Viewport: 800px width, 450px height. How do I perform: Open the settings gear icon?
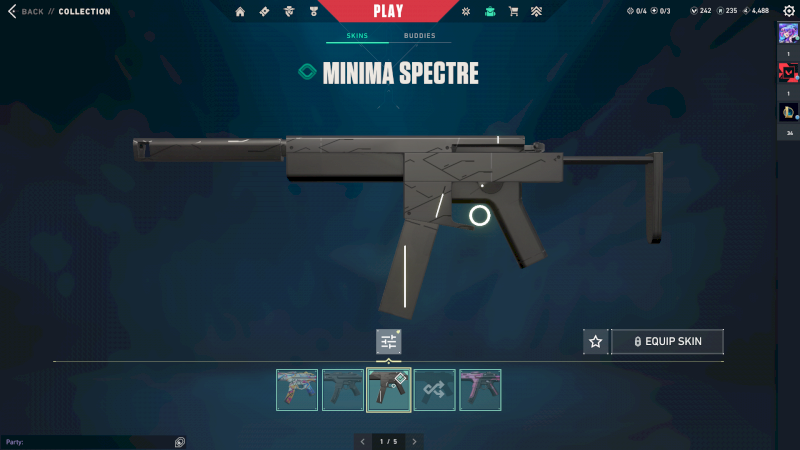click(x=788, y=11)
